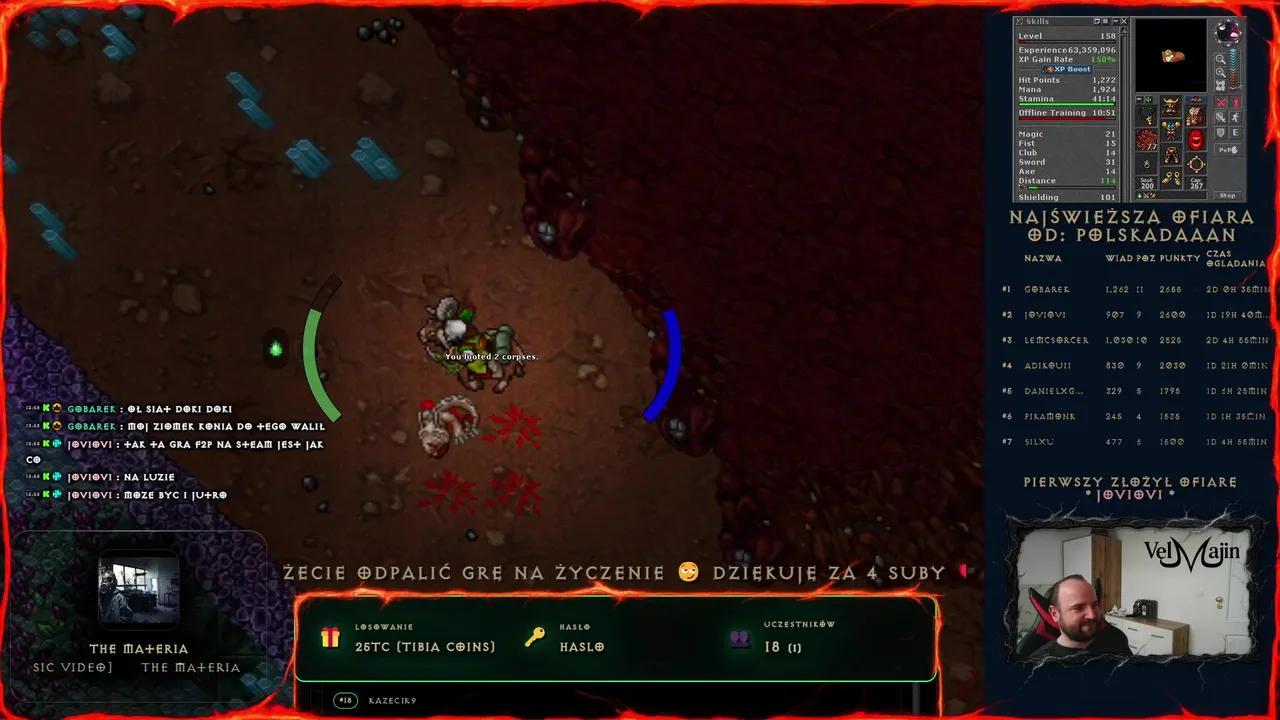
Task: Zoom out on the minimap
Action: tap(1221, 72)
